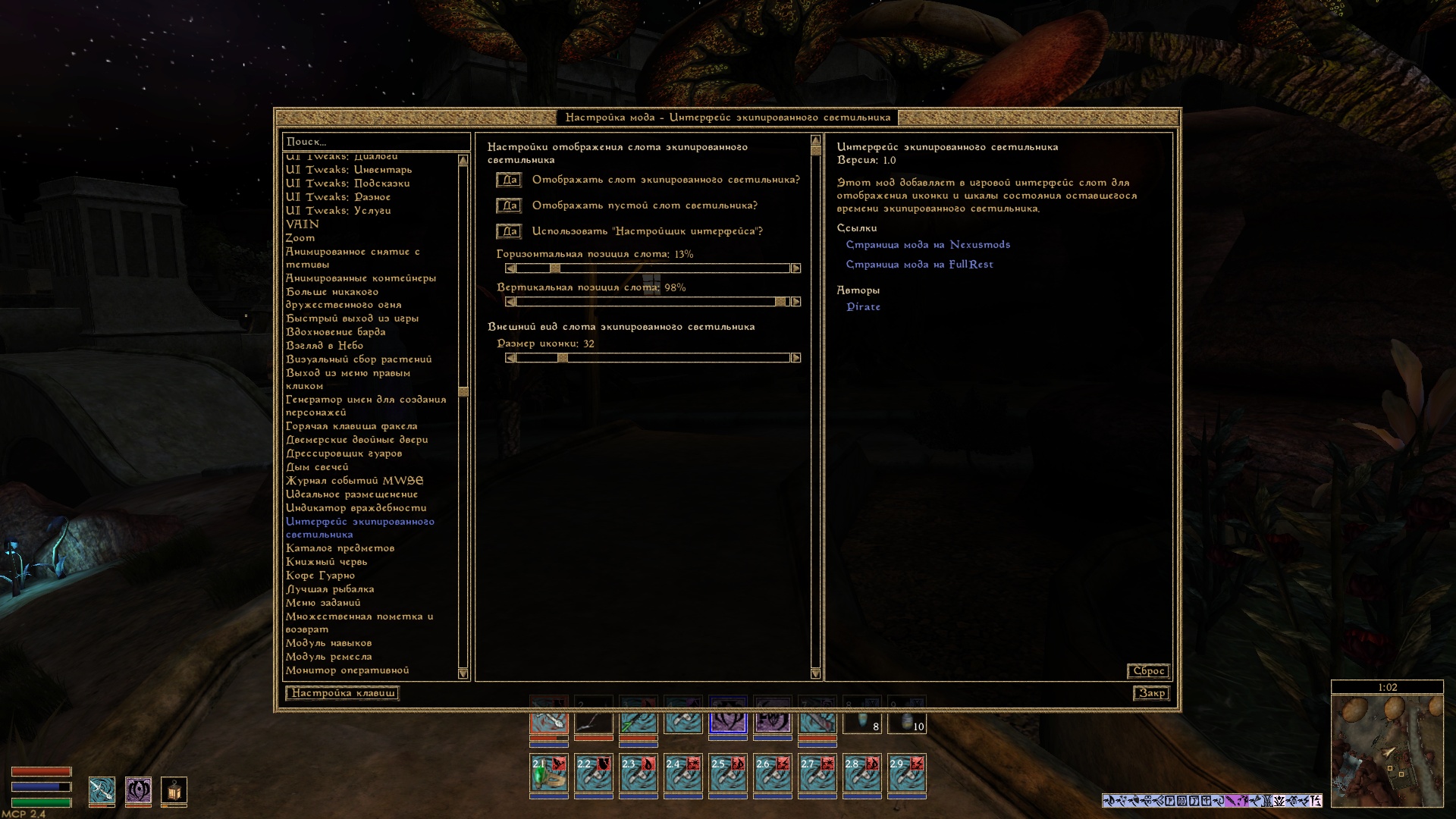Close the mod config with Закр
This screenshot has width=1456, height=819.
coord(1151,693)
